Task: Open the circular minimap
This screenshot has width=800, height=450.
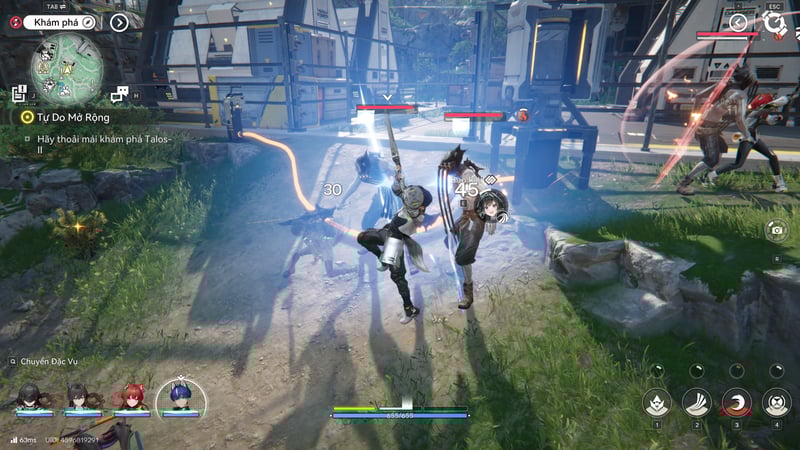Action: [67, 67]
